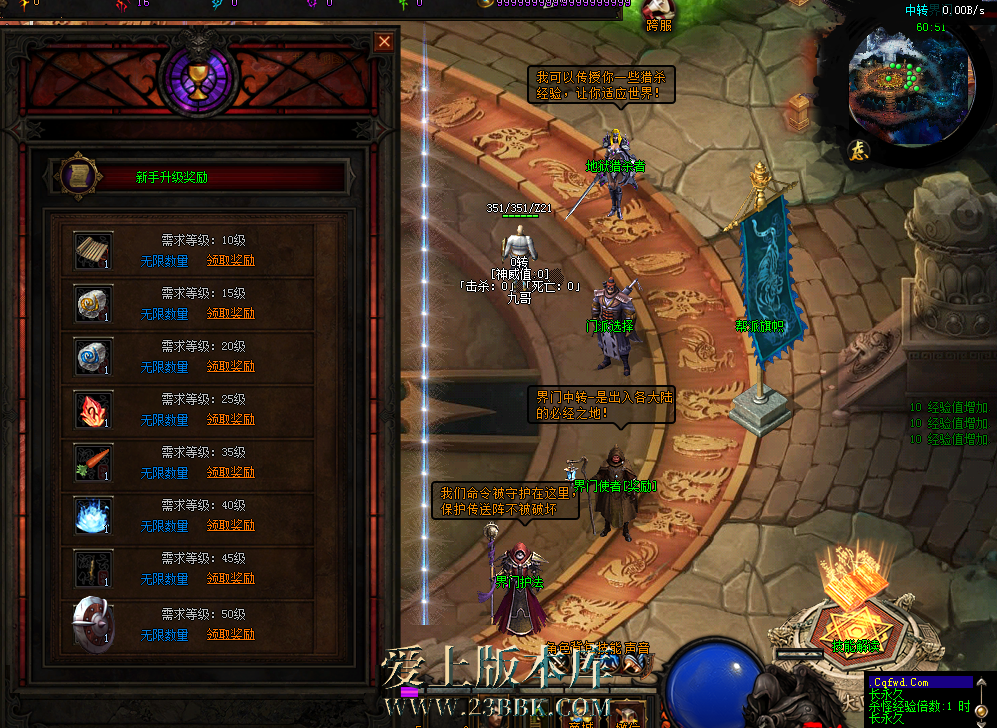The height and width of the screenshot is (728, 997).
Task: Claim the level 45 reward
Action: pos(231,579)
